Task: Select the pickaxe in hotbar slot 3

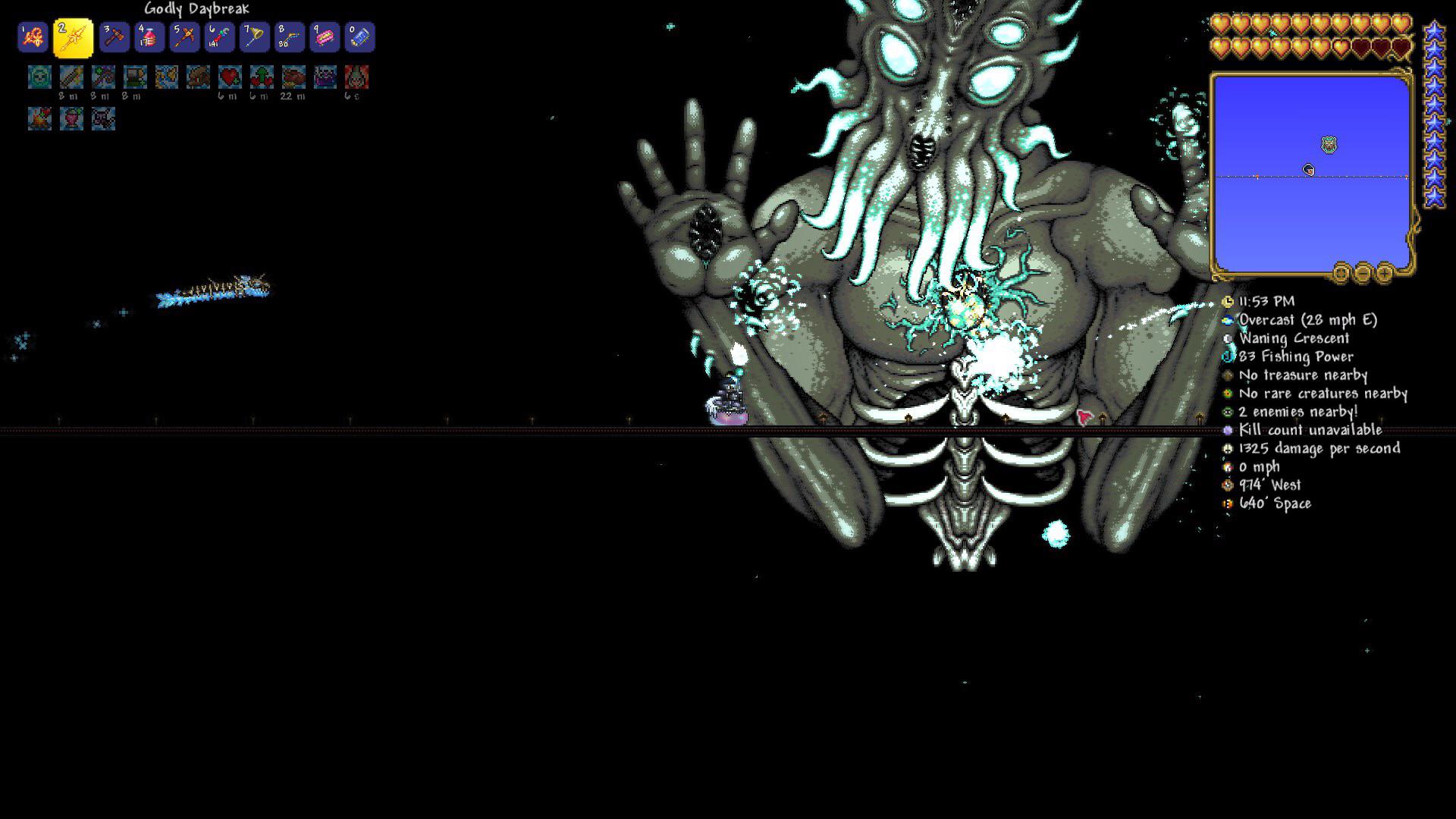Action: [115, 36]
